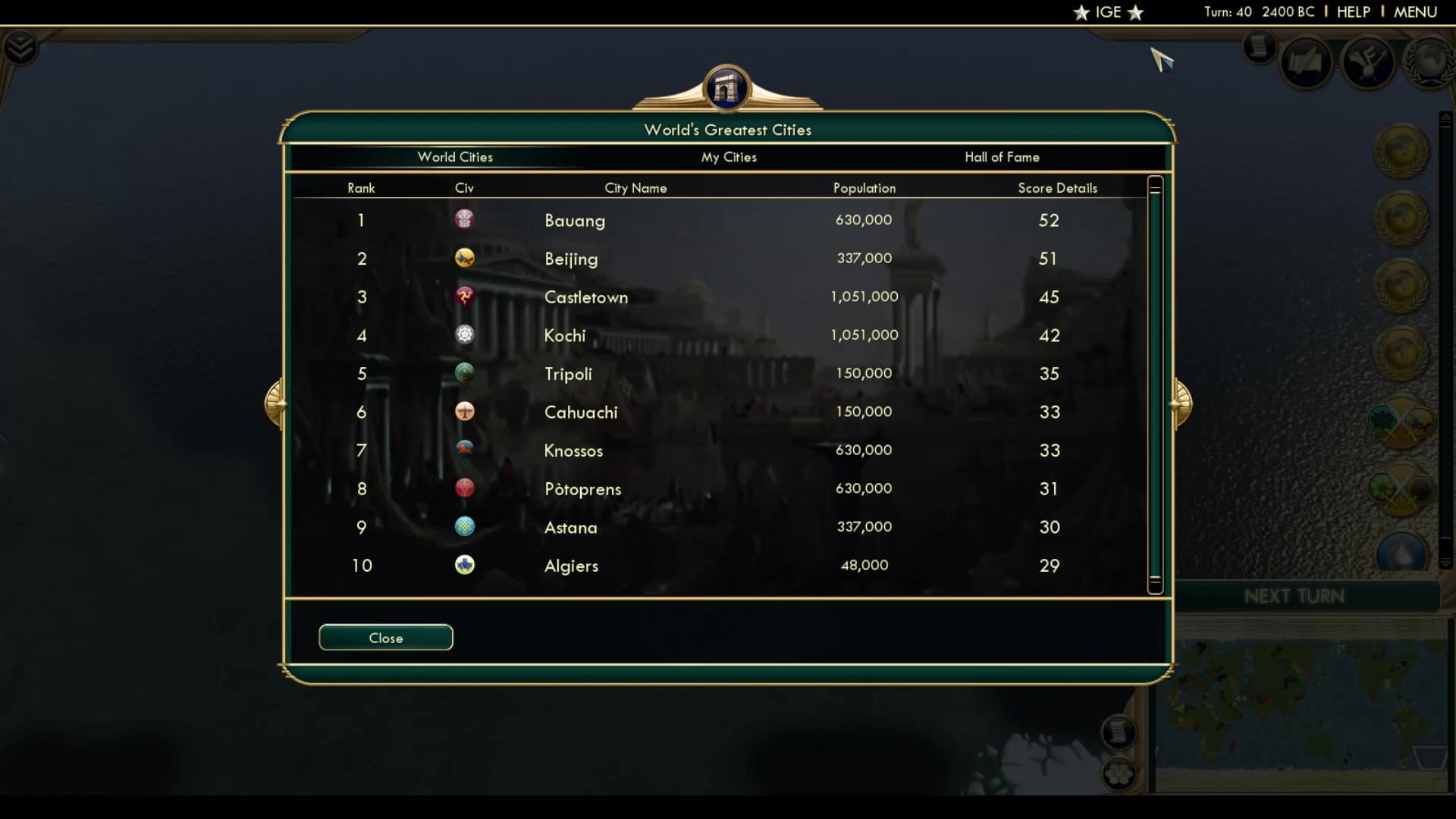Click the flower icon in bottom-right corner
1456x819 pixels.
pos(1121,774)
